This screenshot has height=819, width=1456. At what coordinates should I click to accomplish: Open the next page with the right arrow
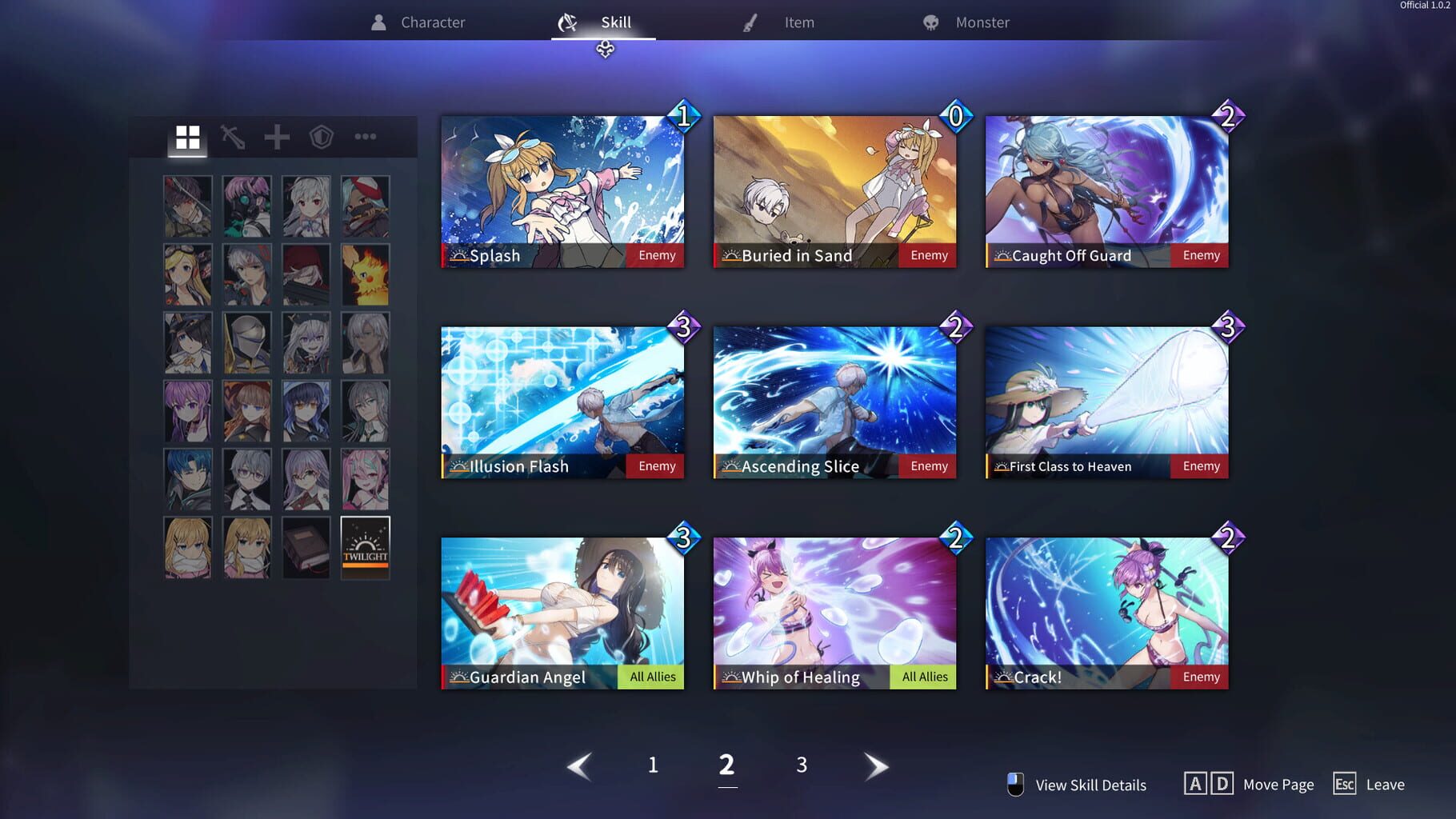point(876,765)
